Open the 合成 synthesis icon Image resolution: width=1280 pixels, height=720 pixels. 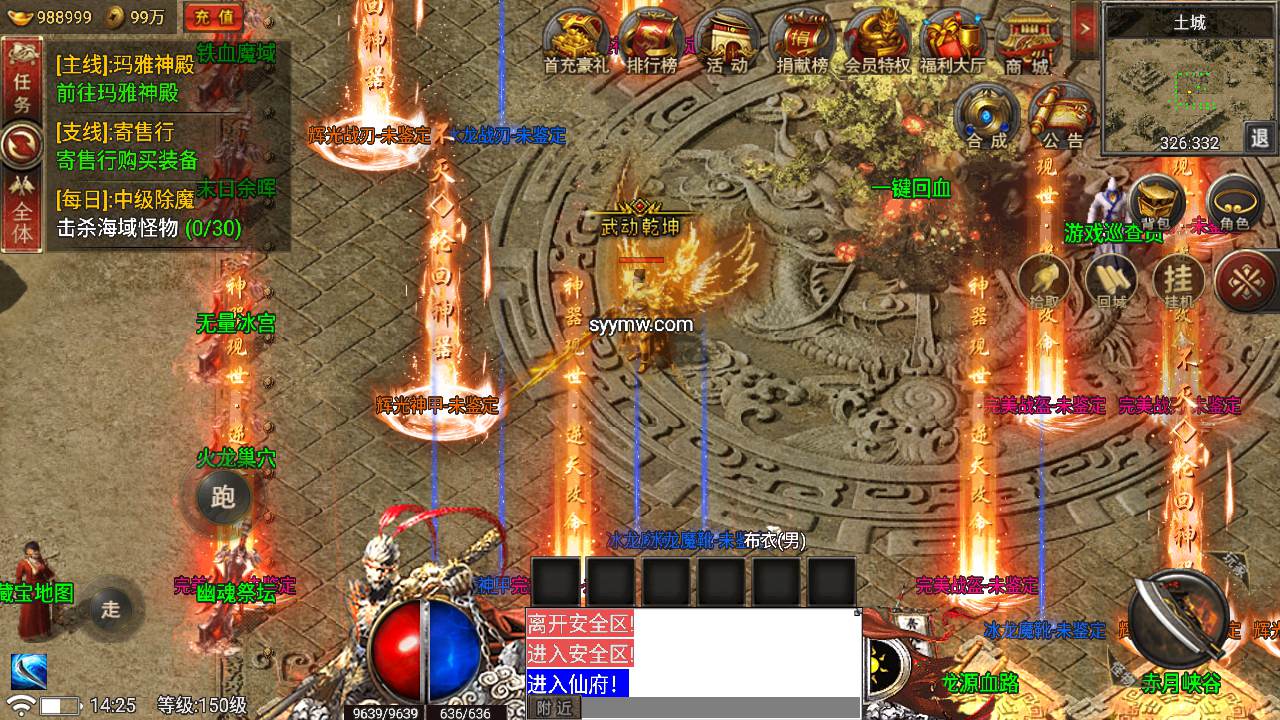[986, 116]
